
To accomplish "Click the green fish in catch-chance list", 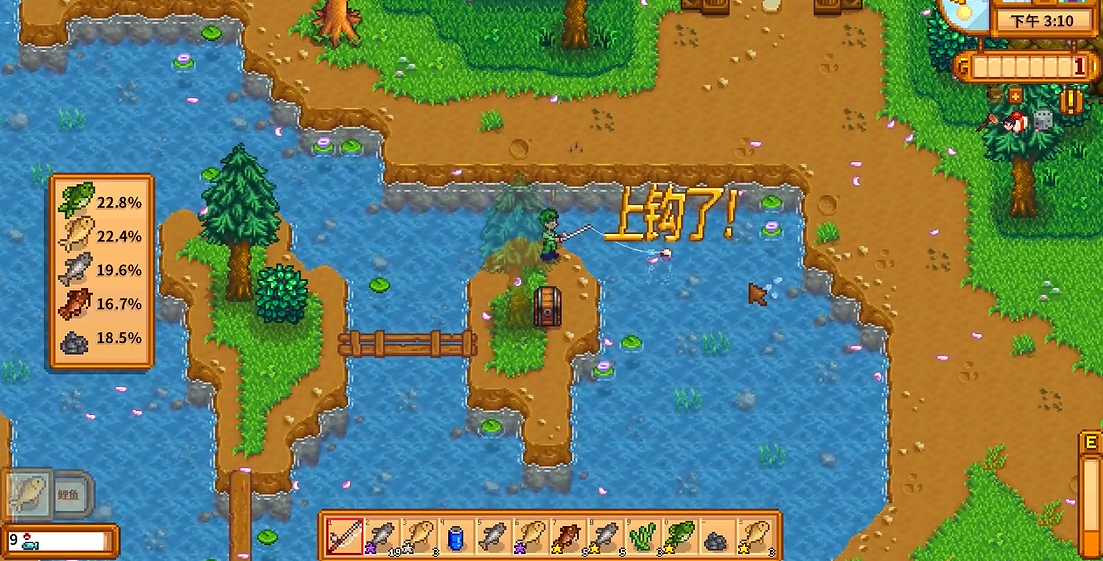I will (75, 200).
